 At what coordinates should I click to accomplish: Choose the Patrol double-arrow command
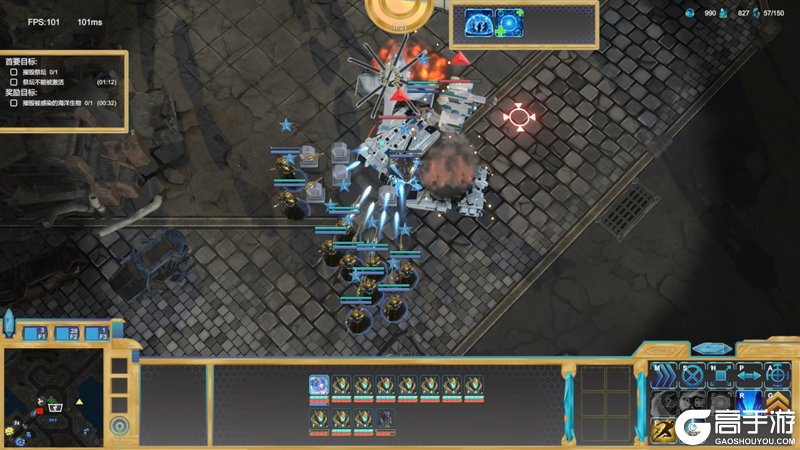click(x=749, y=376)
